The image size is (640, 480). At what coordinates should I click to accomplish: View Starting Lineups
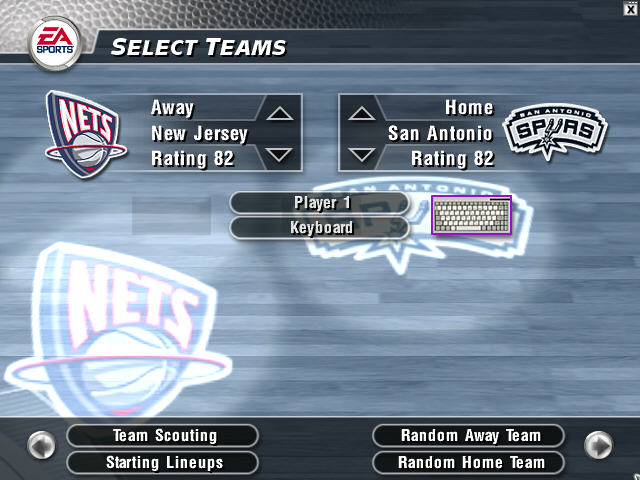tap(162, 463)
